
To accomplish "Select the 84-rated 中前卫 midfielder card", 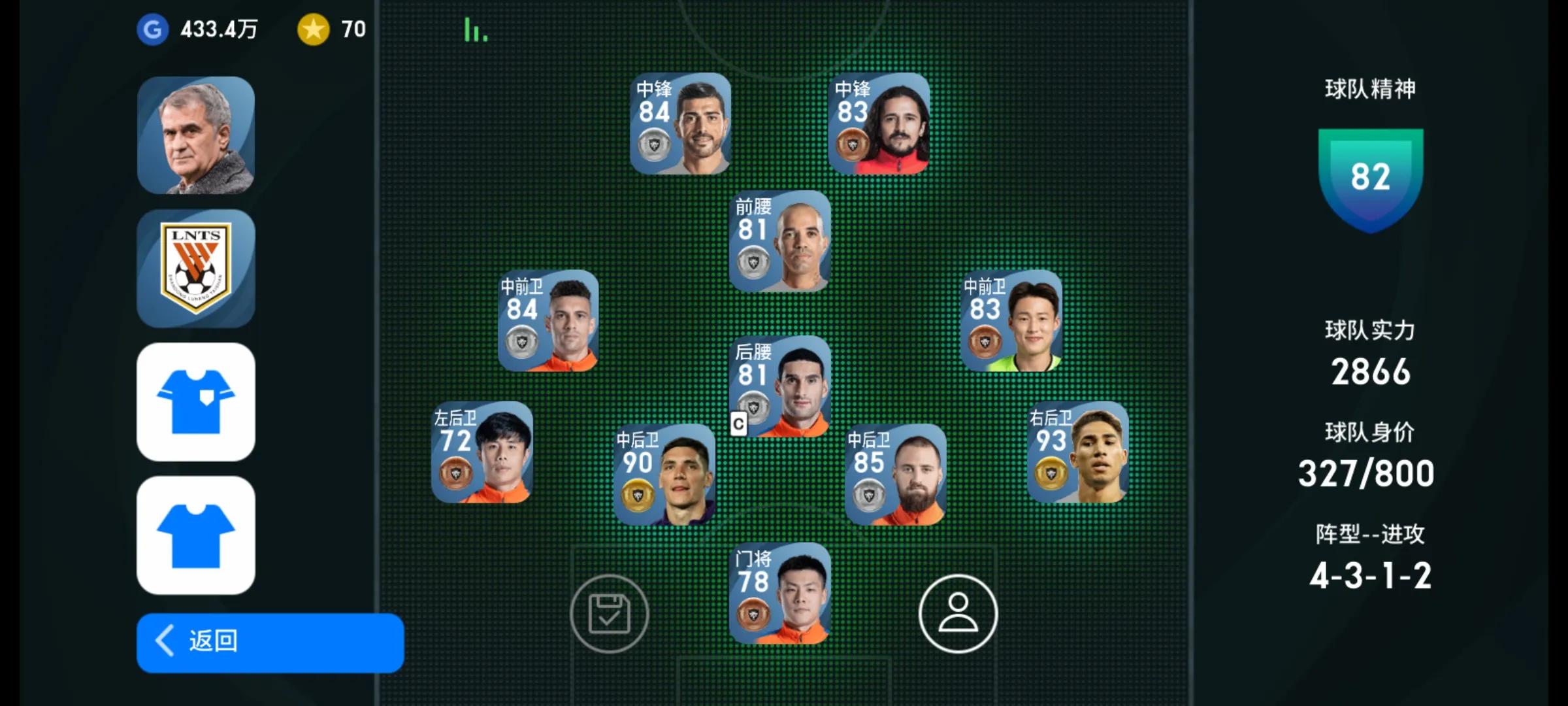I will [x=548, y=321].
